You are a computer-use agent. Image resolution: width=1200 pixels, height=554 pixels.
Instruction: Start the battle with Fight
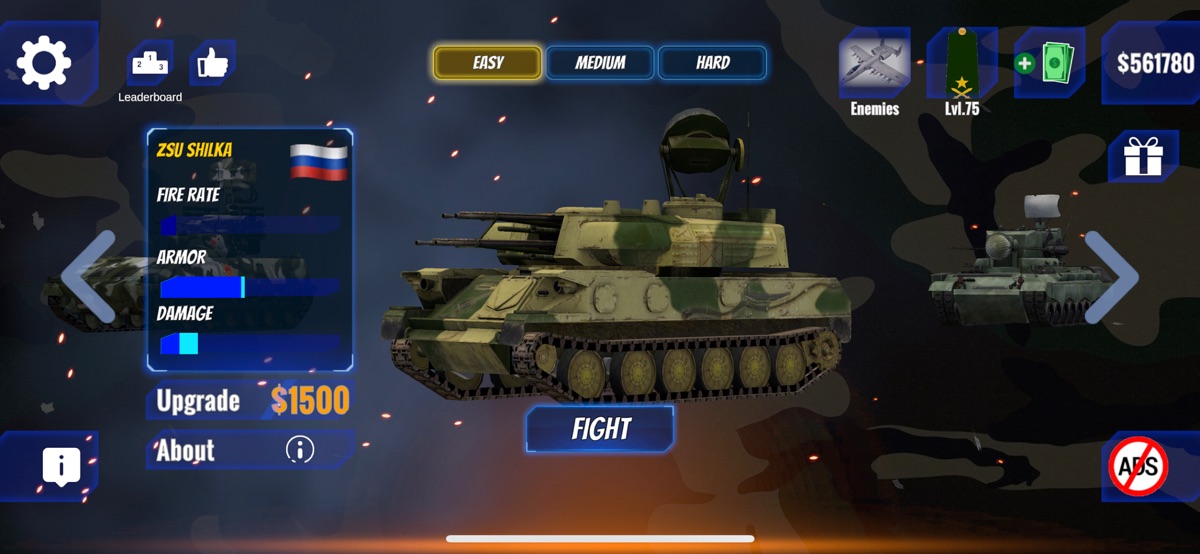click(600, 429)
